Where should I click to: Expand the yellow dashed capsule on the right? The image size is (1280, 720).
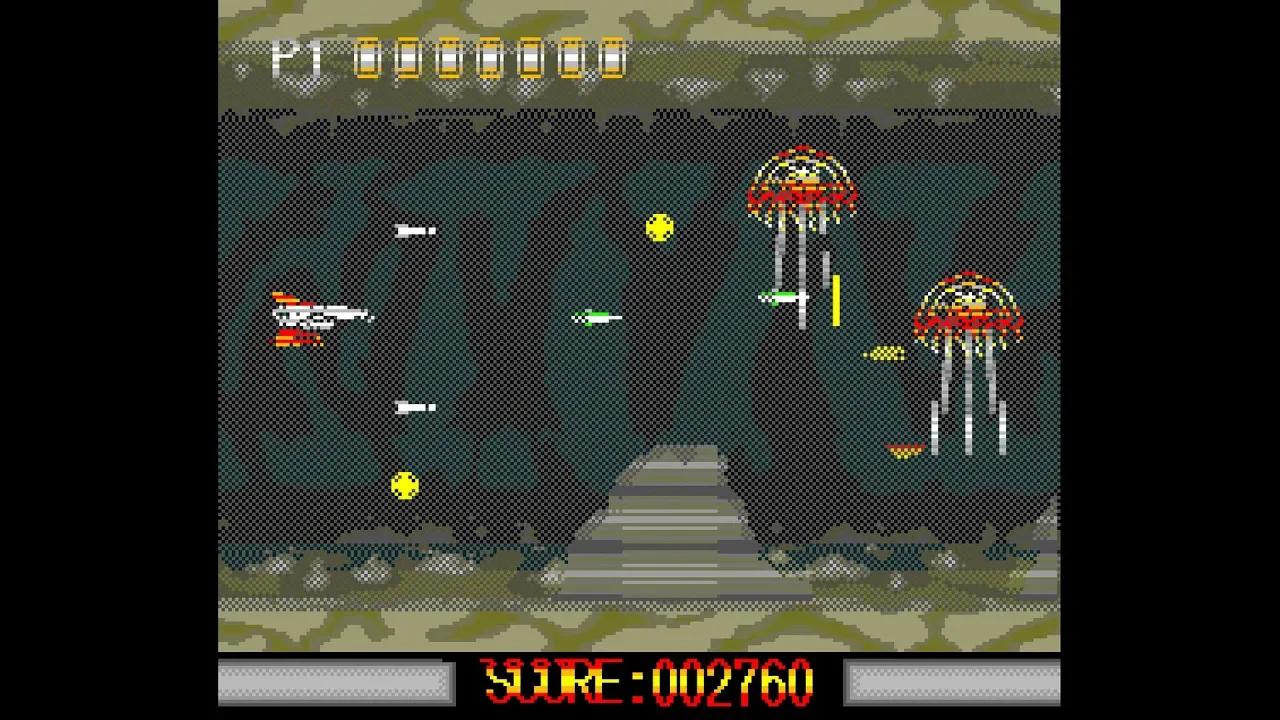pyautogui.click(x=885, y=353)
